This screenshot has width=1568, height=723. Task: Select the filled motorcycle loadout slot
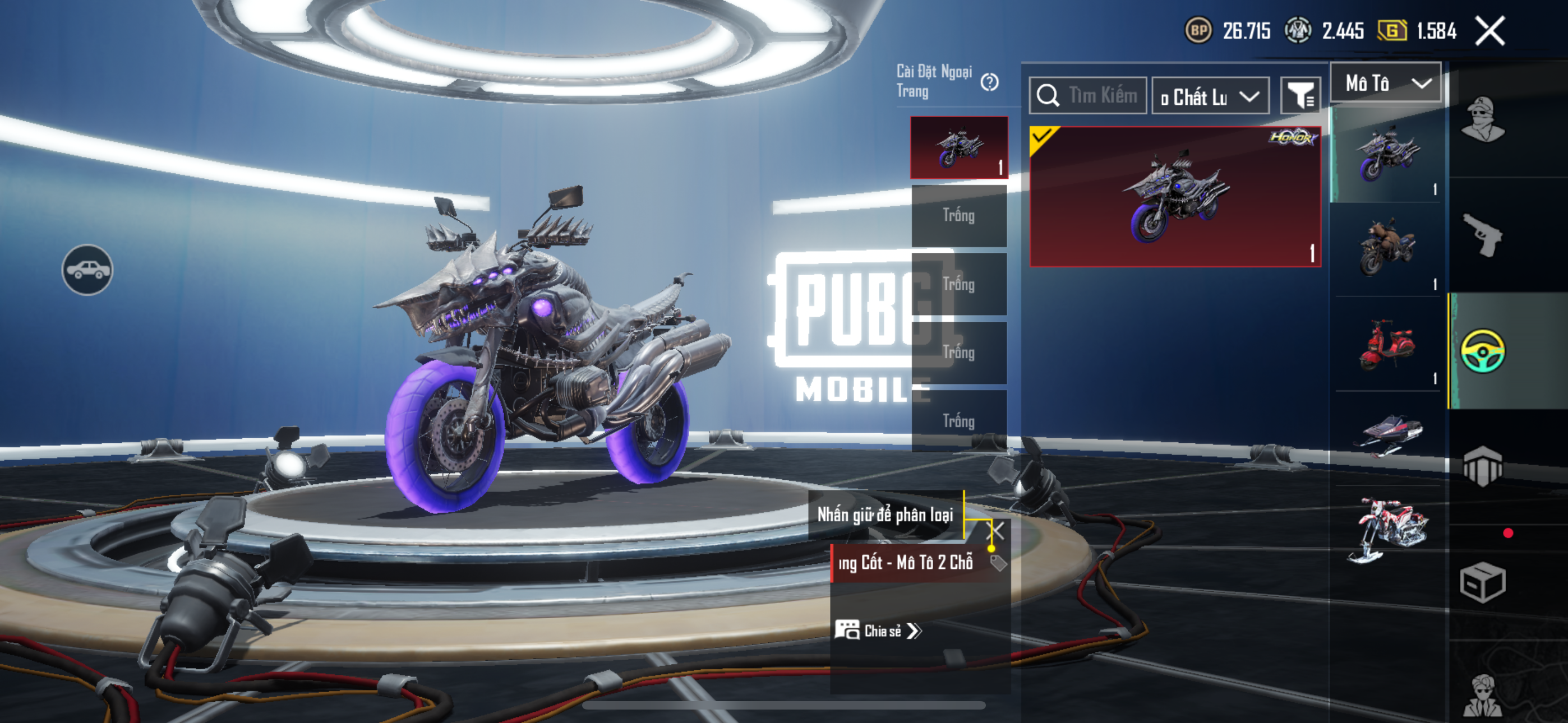(959, 148)
